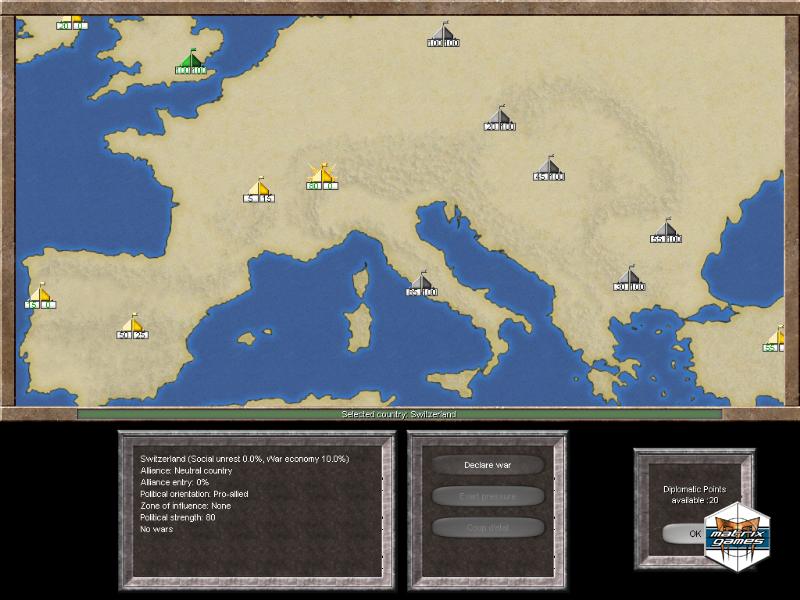Select the yellow tent at the map's east edge

[778, 338]
